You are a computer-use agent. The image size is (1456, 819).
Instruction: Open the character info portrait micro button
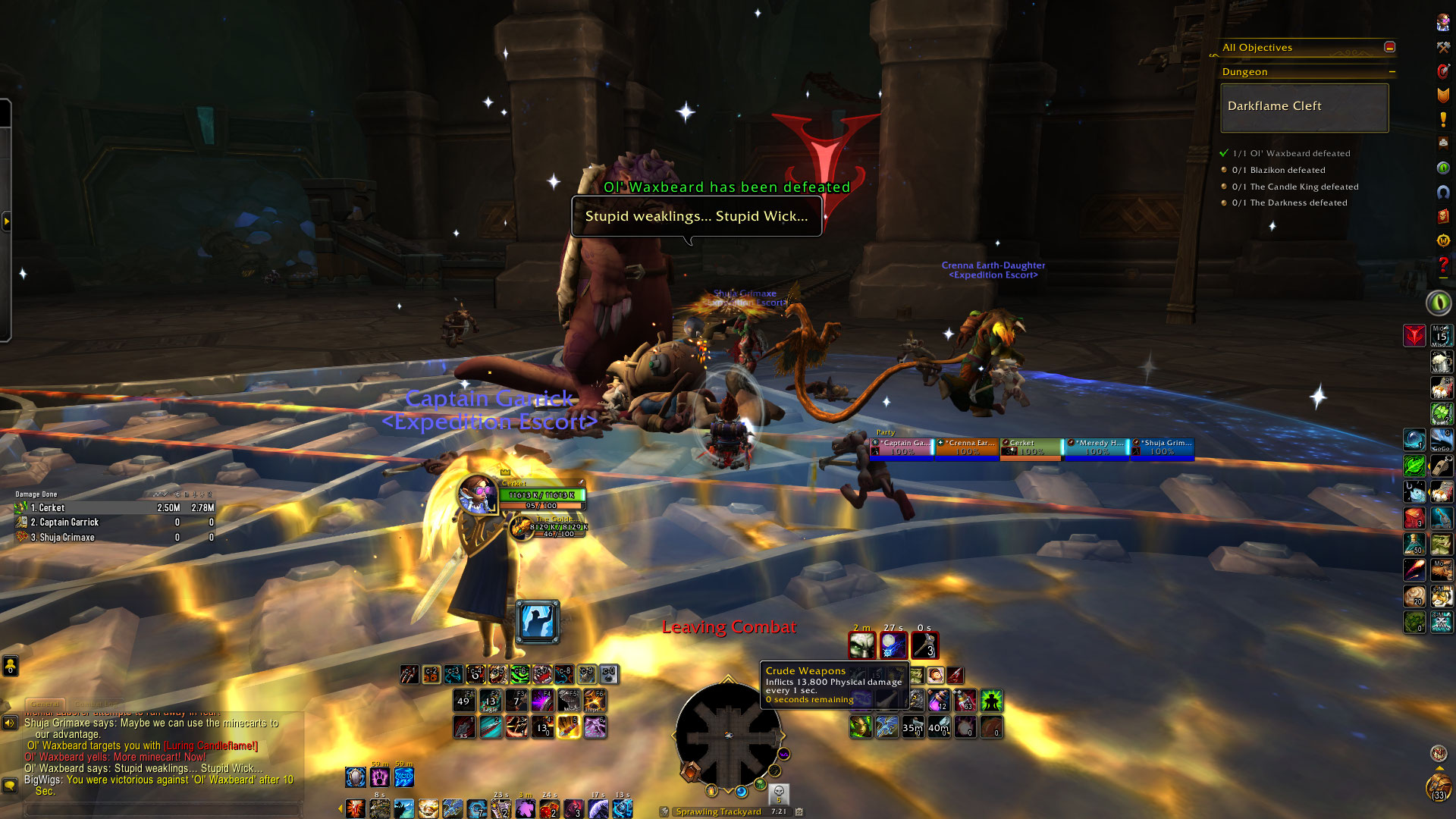click(1443, 23)
